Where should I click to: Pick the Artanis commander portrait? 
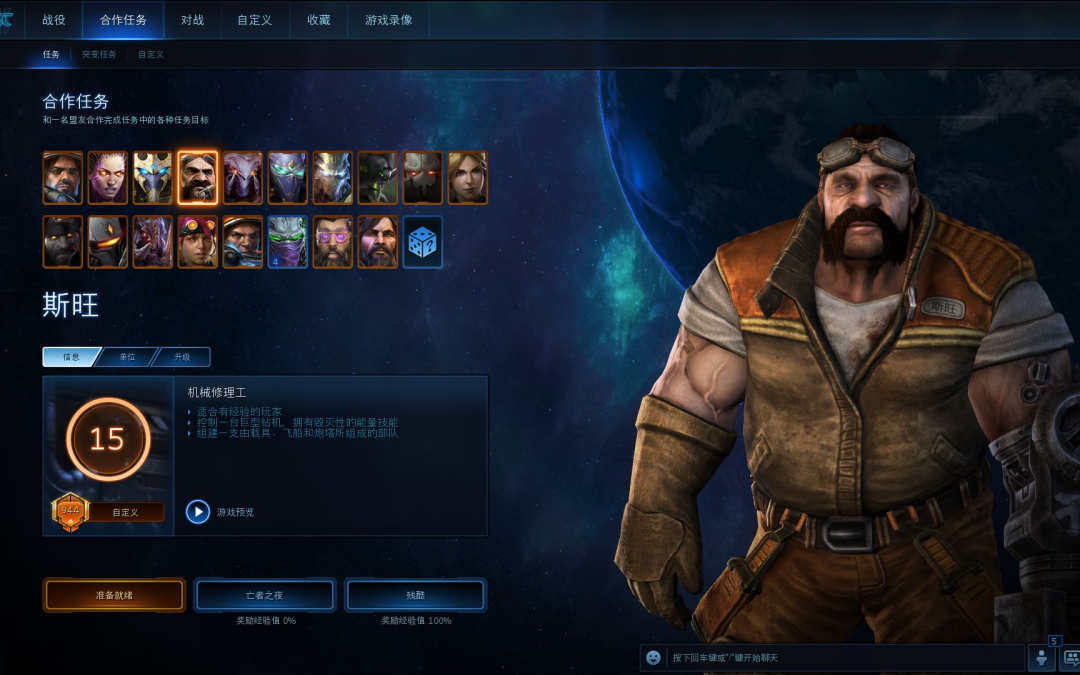tap(152, 178)
